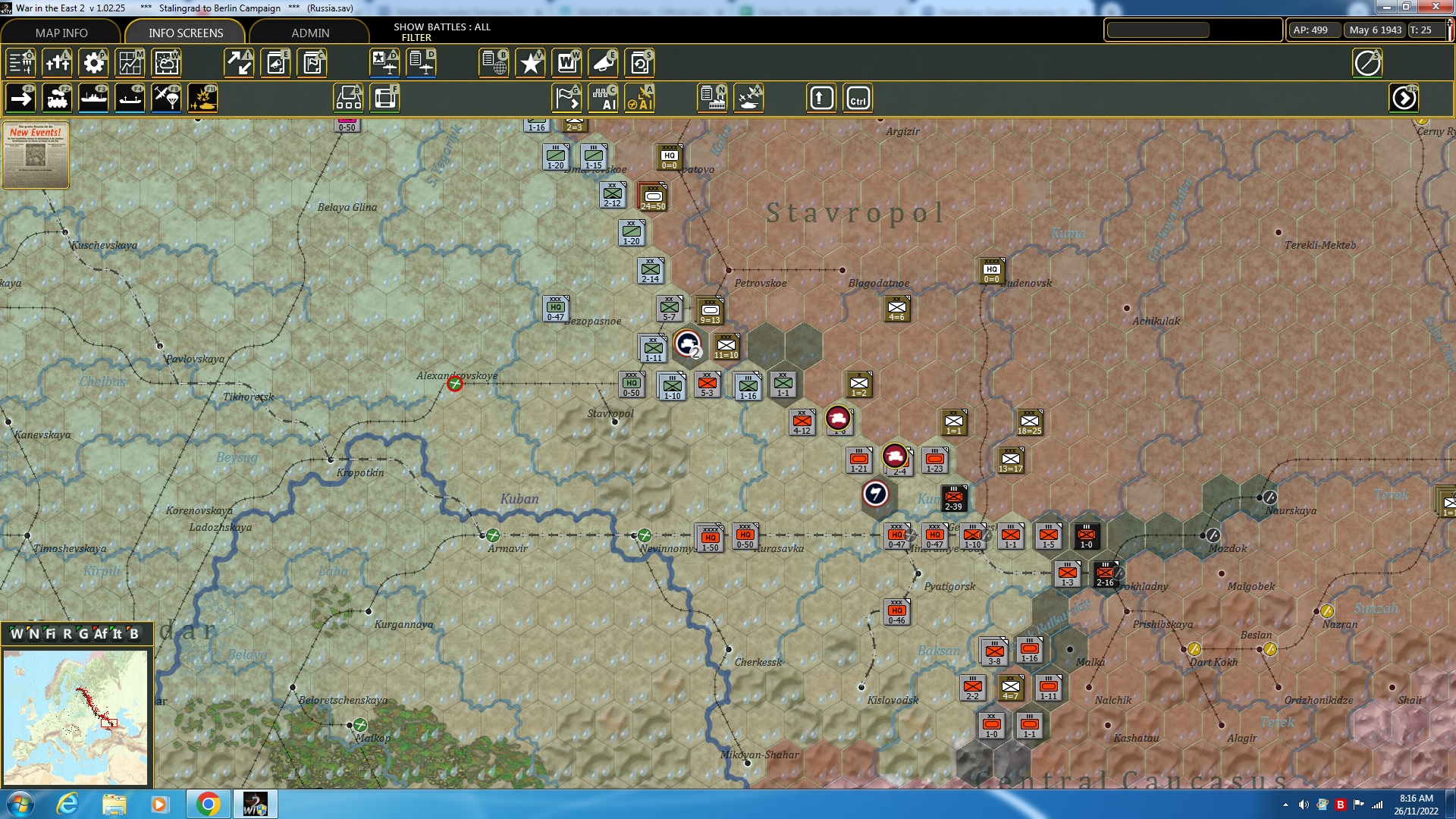Switch to the MAP INFO tab
The image size is (1456, 819).
click(61, 33)
